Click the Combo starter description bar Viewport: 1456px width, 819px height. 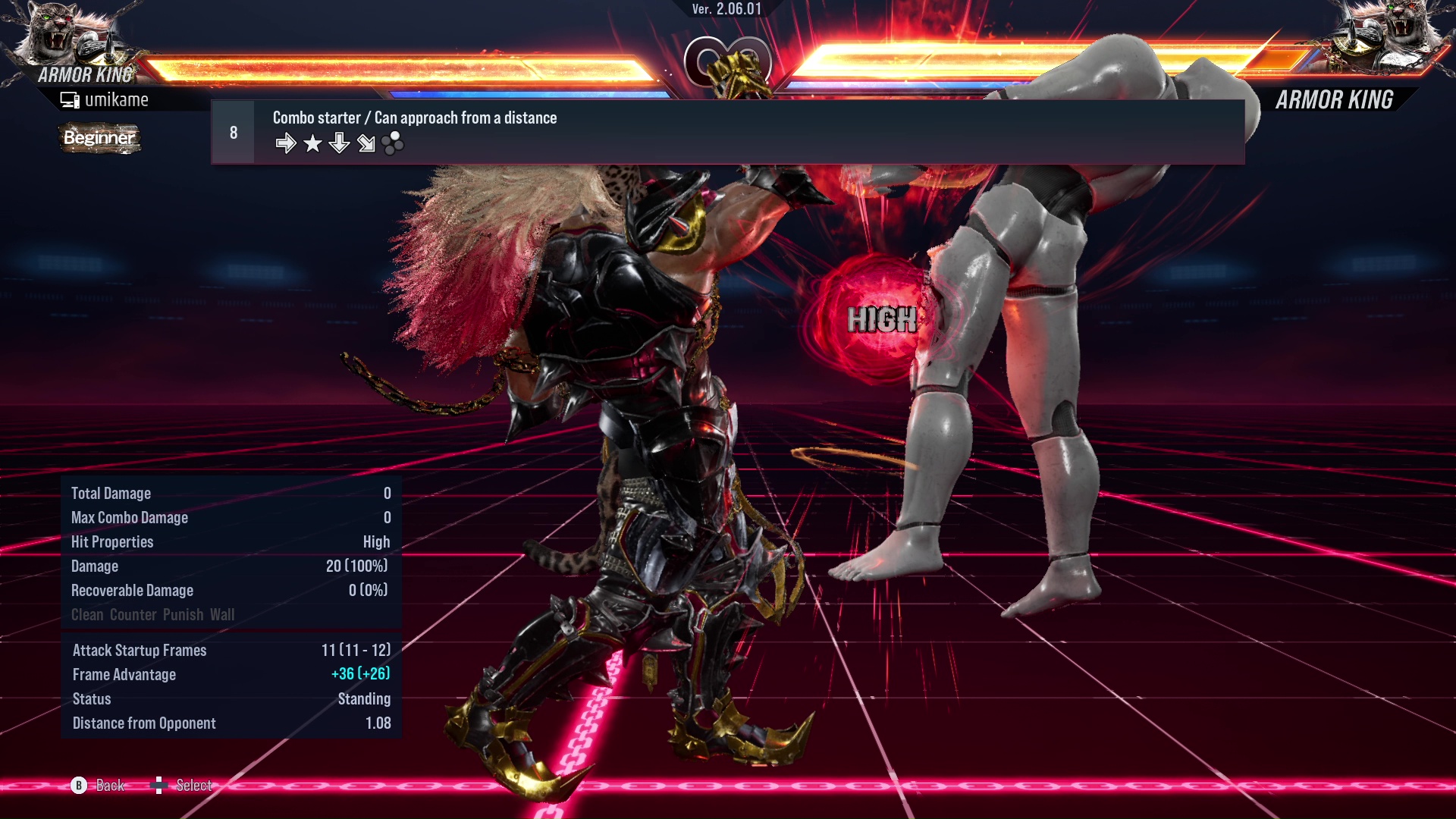pos(414,118)
